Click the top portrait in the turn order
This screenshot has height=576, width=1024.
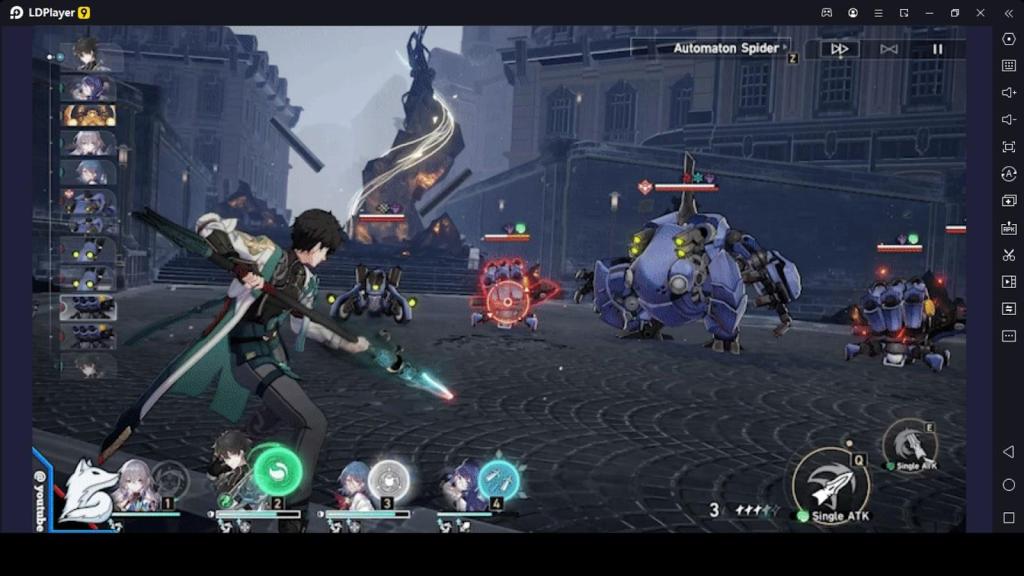point(88,55)
